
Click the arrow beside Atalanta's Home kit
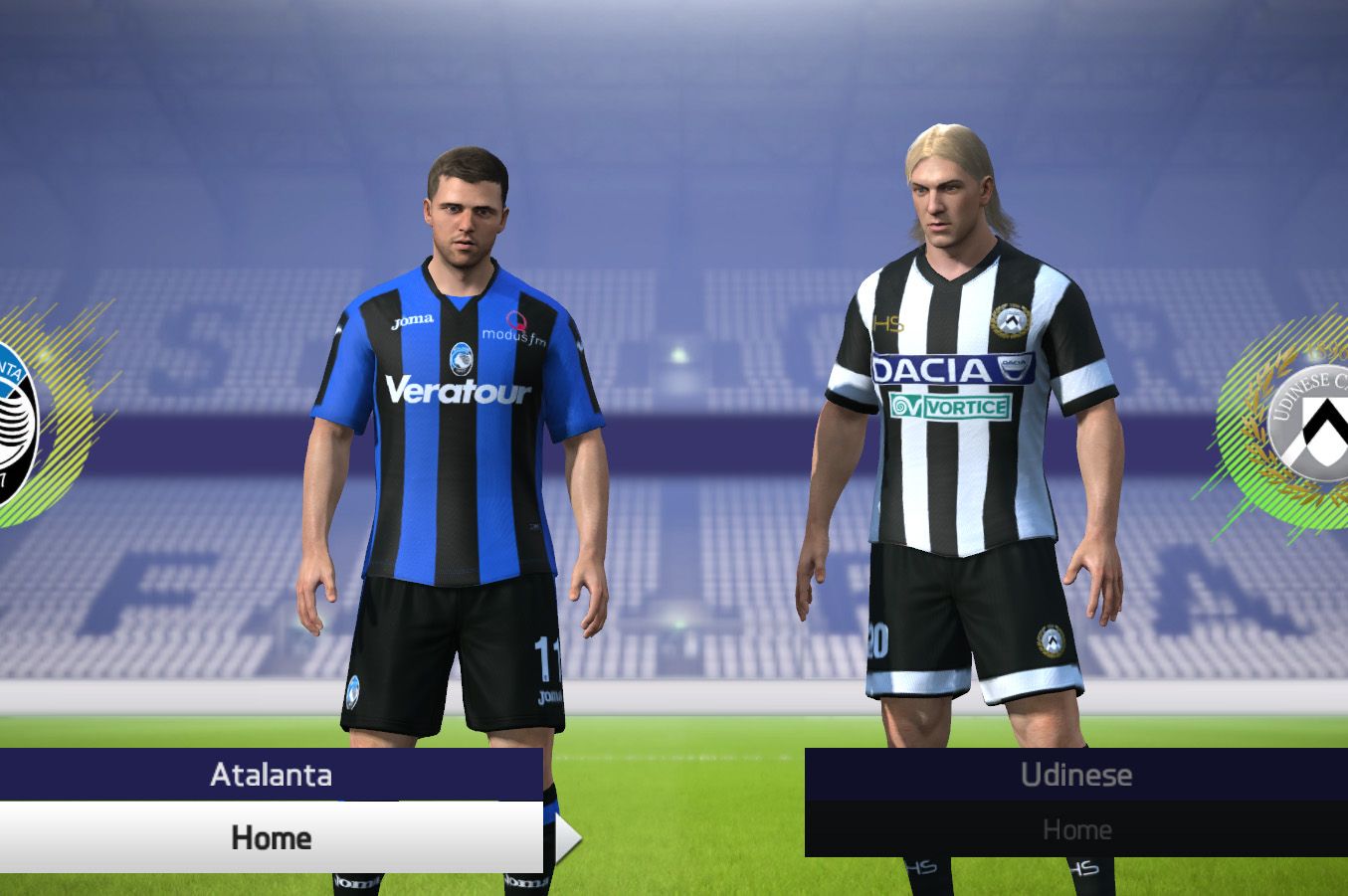pos(567,838)
